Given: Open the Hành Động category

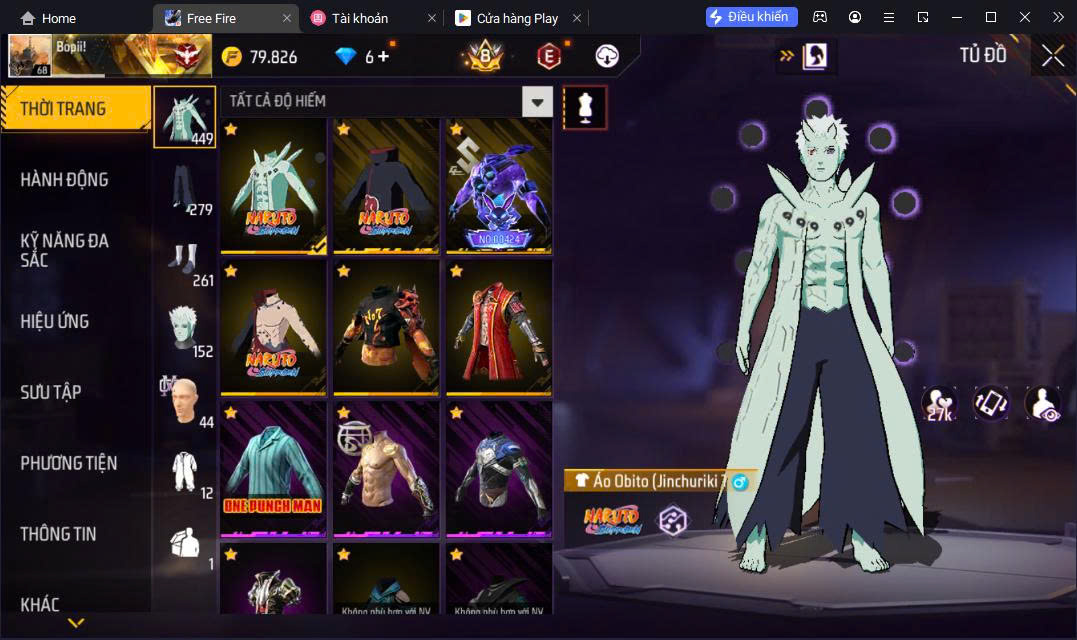Looking at the screenshot, I should click(64, 180).
